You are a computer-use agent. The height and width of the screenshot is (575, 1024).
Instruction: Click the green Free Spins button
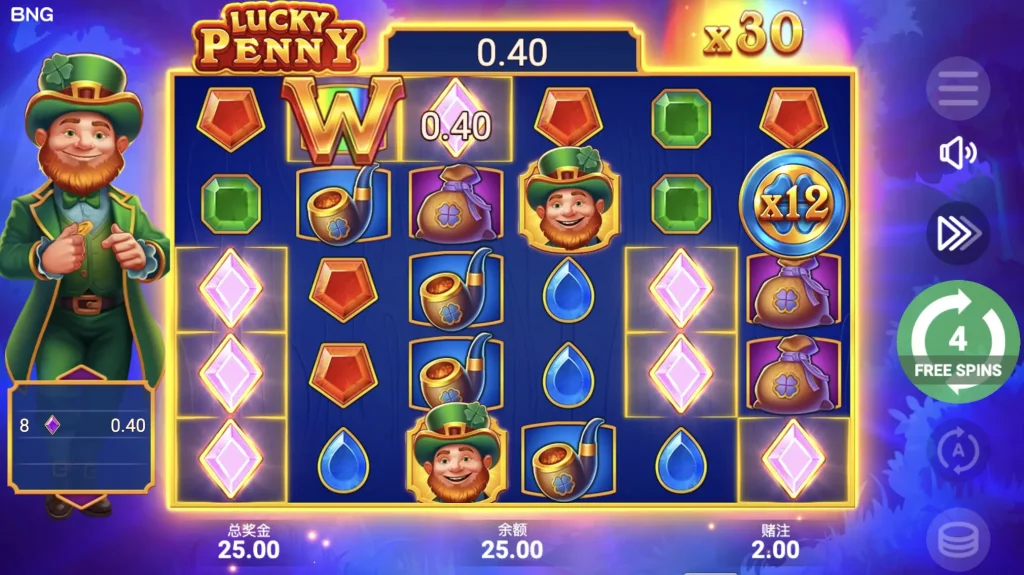(957, 343)
